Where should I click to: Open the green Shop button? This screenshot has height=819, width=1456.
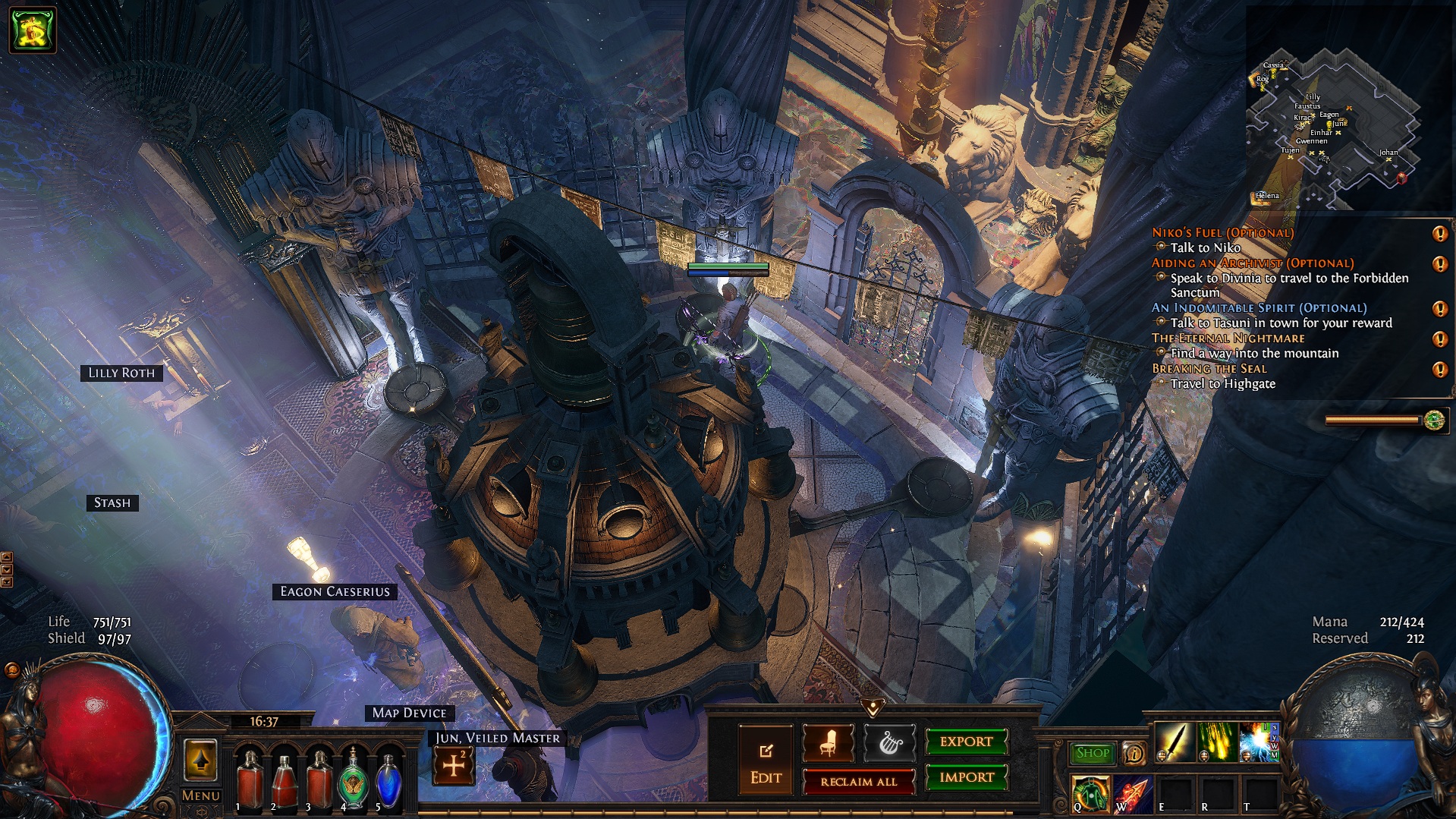1092,753
